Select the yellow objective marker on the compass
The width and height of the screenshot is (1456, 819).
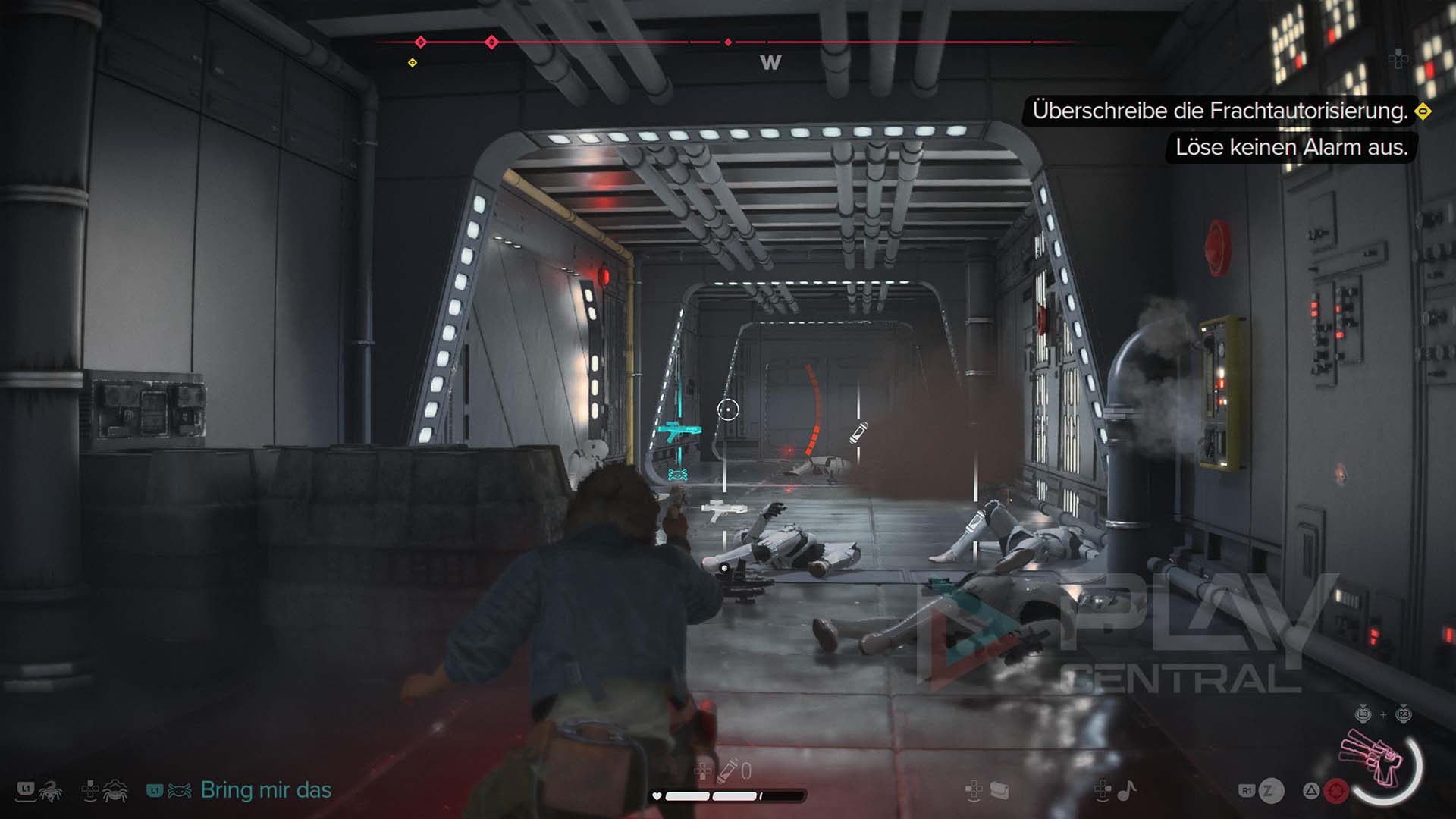coord(413,63)
